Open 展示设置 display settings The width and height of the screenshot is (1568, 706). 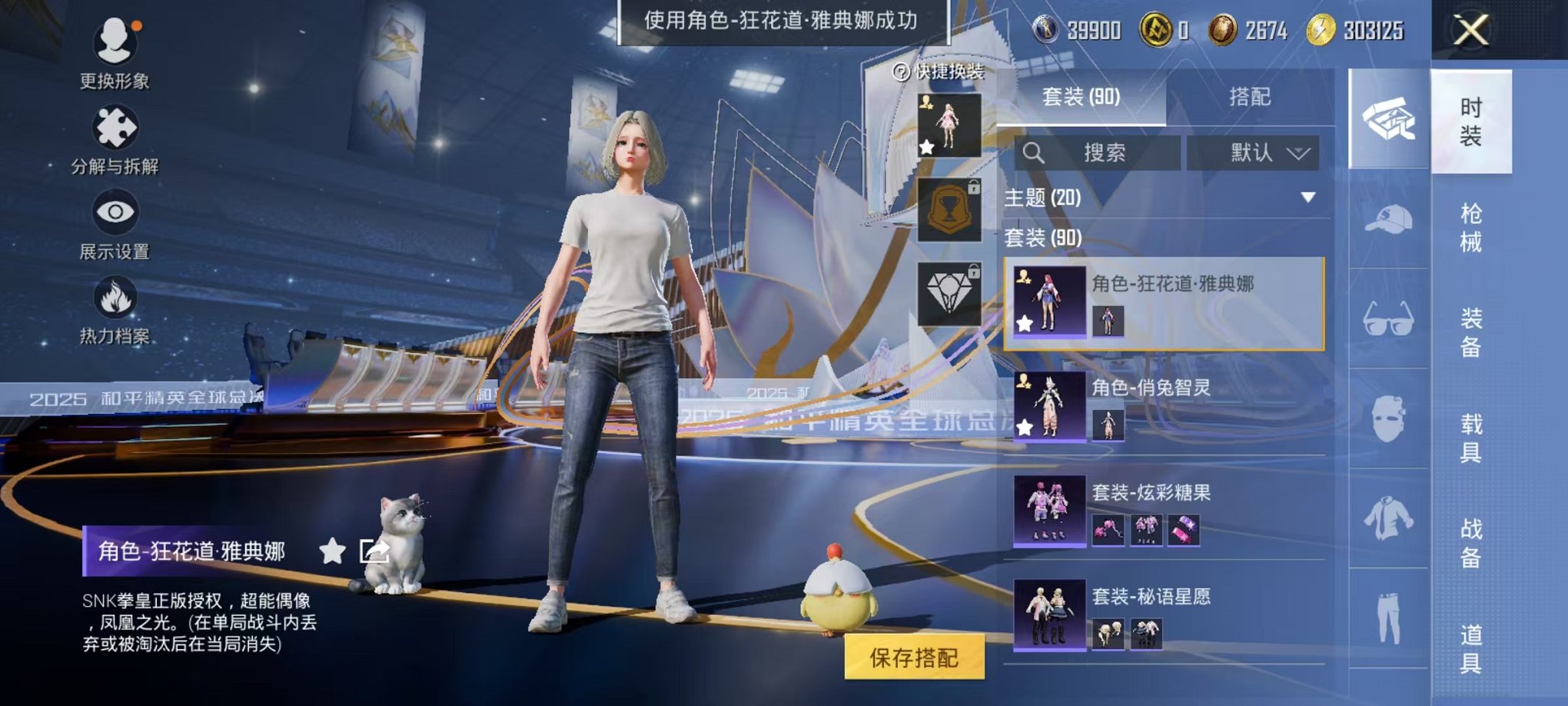114,214
